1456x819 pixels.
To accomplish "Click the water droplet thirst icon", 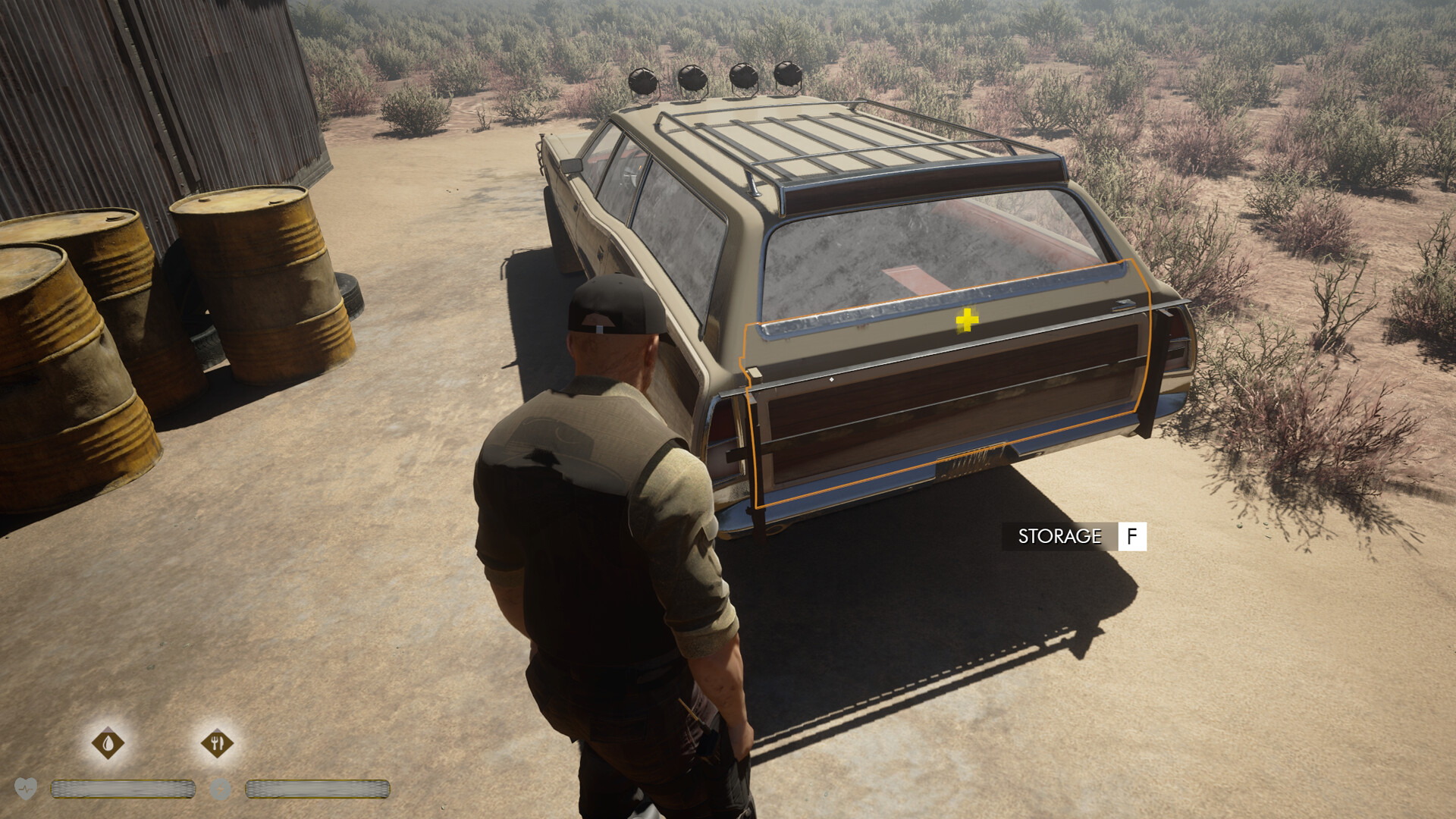I will 108,743.
